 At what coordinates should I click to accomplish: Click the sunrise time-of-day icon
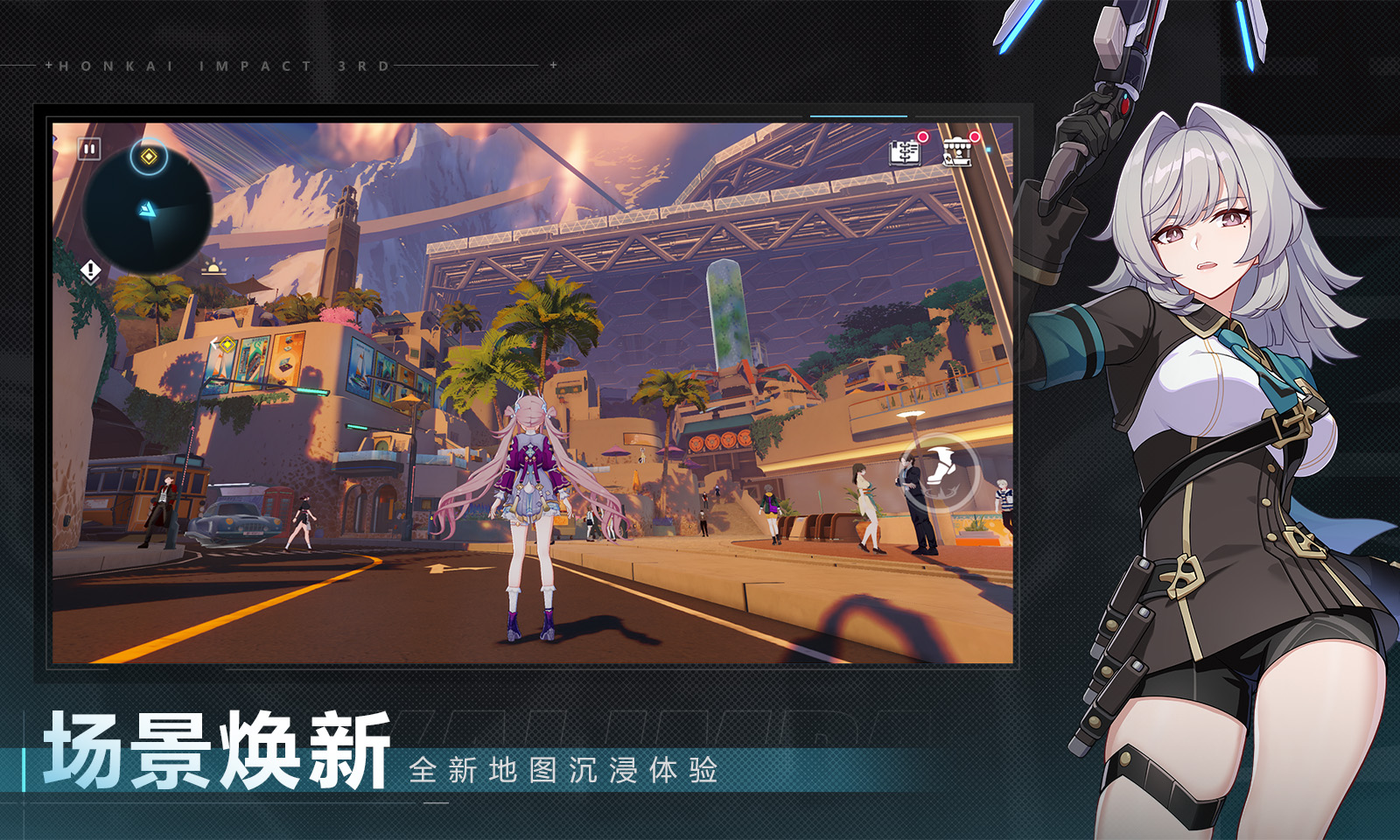tap(213, 267)
